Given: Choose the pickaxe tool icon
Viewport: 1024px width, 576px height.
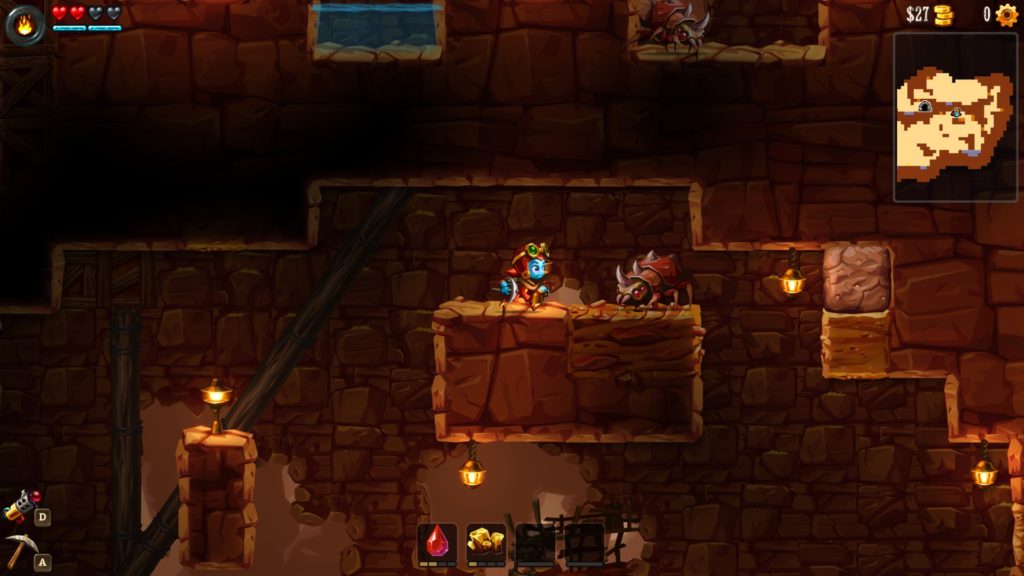Looking at the screenshot, I should pyautogui.click(x=18, y=550).
